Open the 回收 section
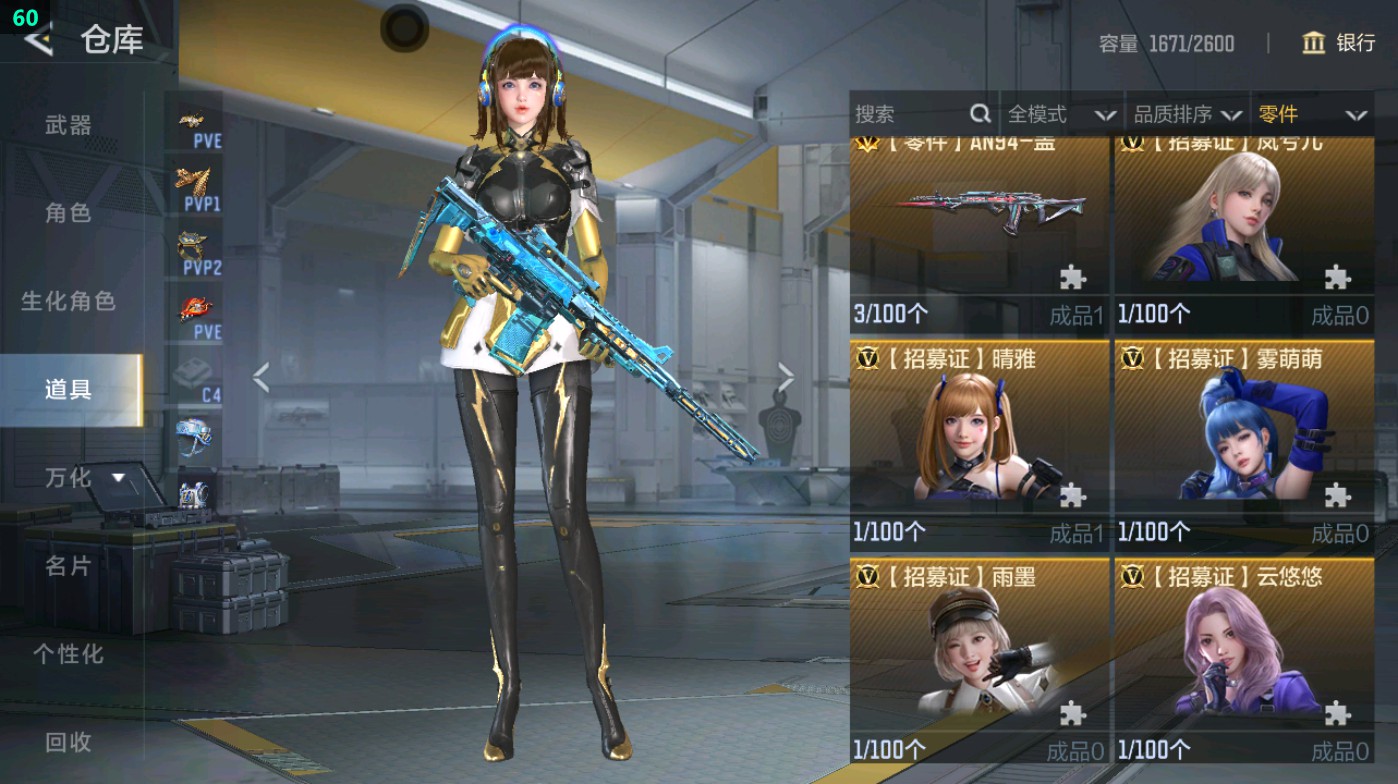This screenshot has height=784, width=1398. [x=69, y=742]
